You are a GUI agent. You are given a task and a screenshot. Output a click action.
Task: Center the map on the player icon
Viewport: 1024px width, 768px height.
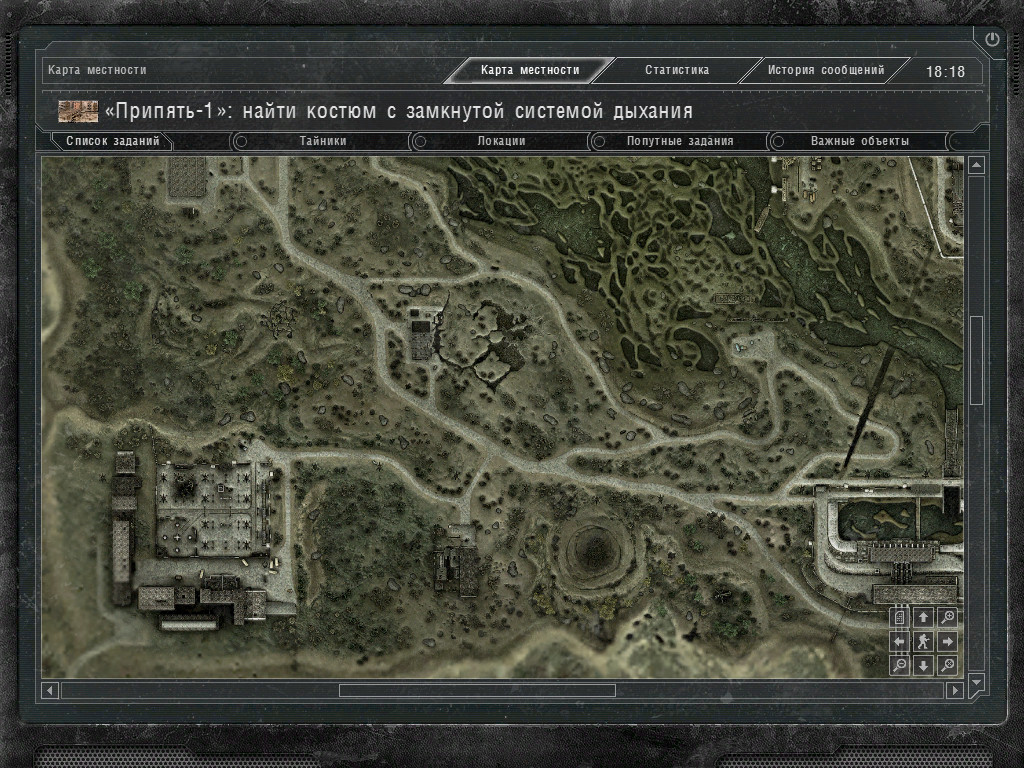[924, 641]
